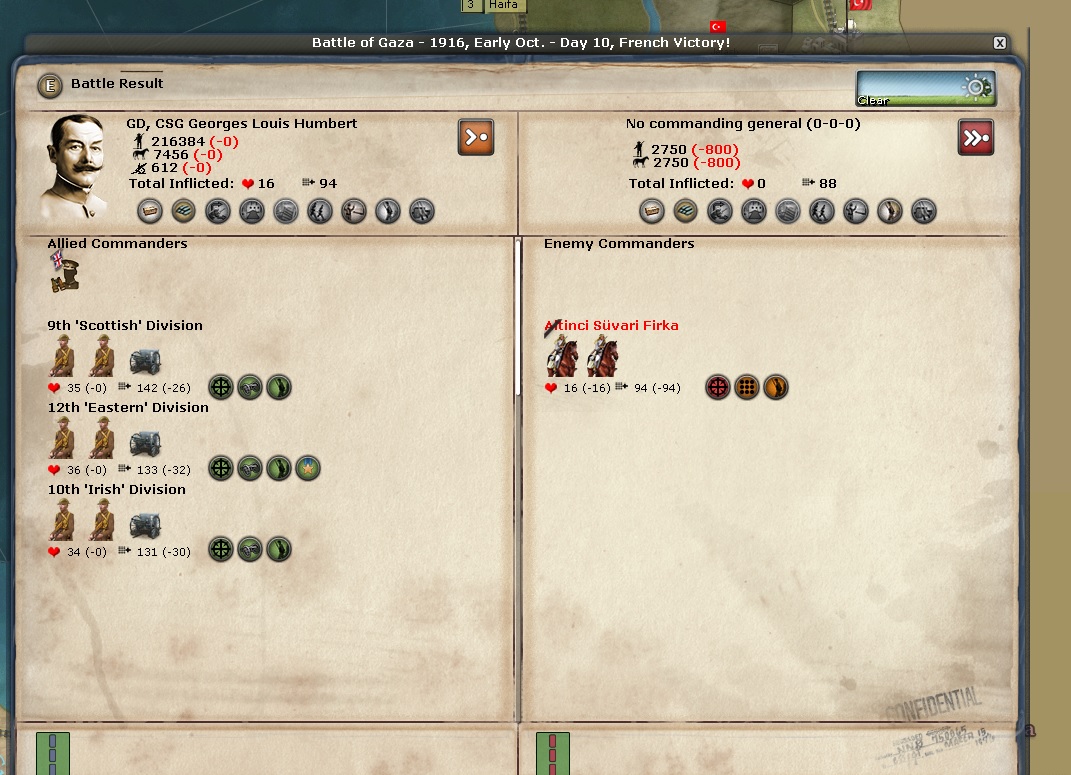The image size is (1071, 775).
Task: Open the Clear weather indicator
Action: pyautogui.click(x=925, y=89)
